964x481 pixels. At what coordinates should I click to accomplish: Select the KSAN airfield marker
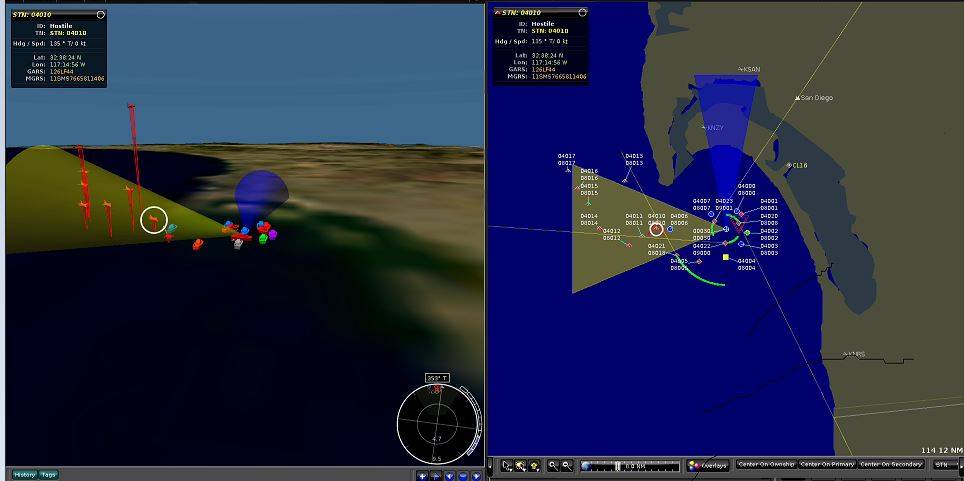pos(740,69)
